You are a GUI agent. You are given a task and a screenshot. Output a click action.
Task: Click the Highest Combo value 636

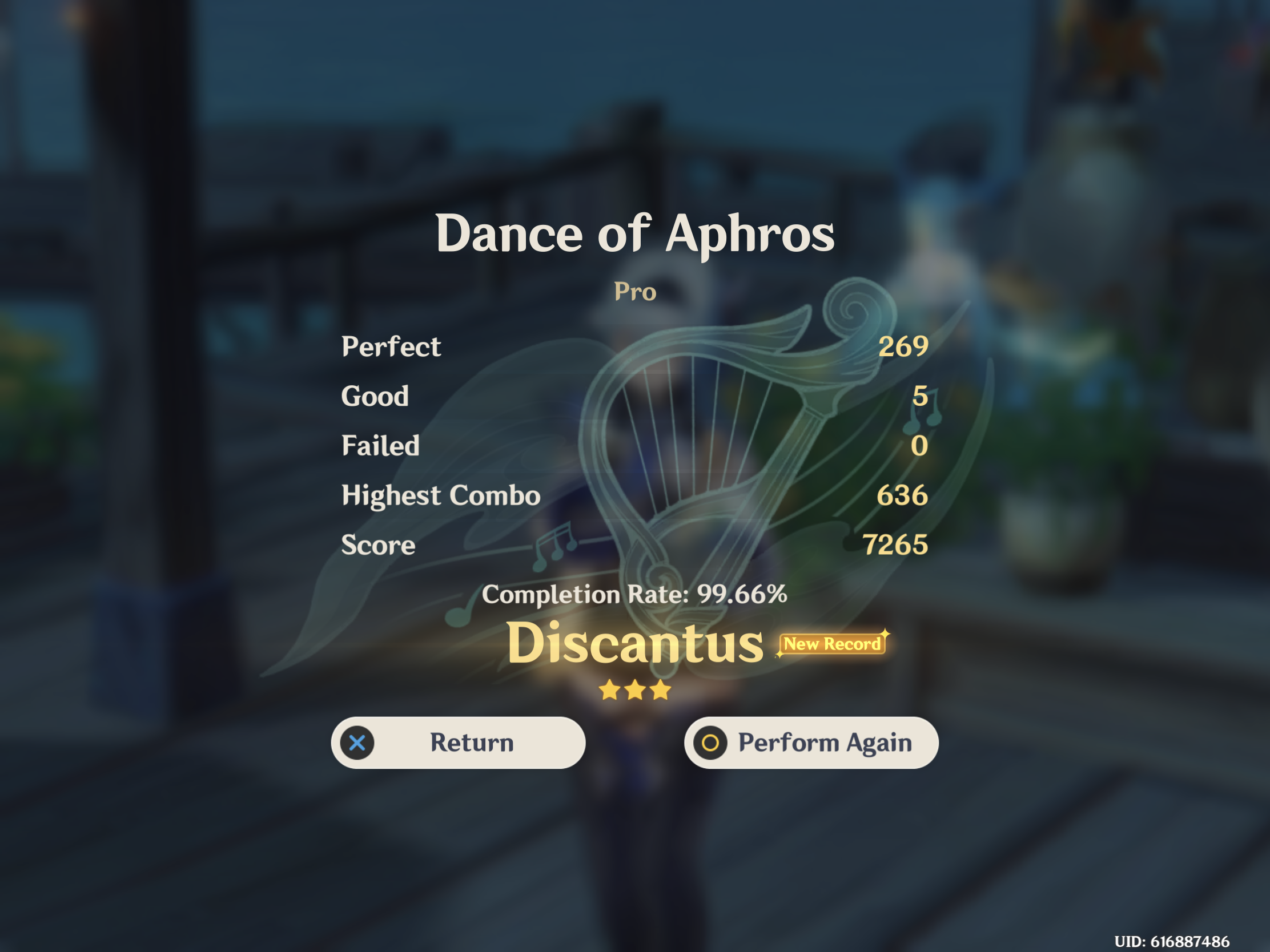[x=903, y=495]
